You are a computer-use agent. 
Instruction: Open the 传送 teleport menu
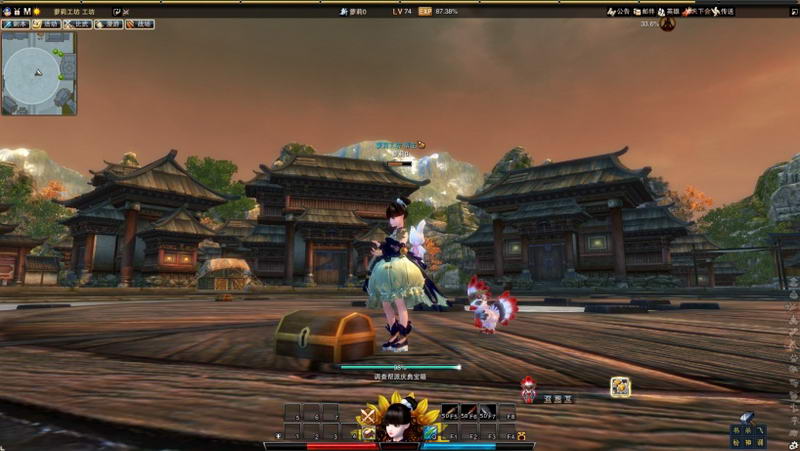click(x=724, y=12)
